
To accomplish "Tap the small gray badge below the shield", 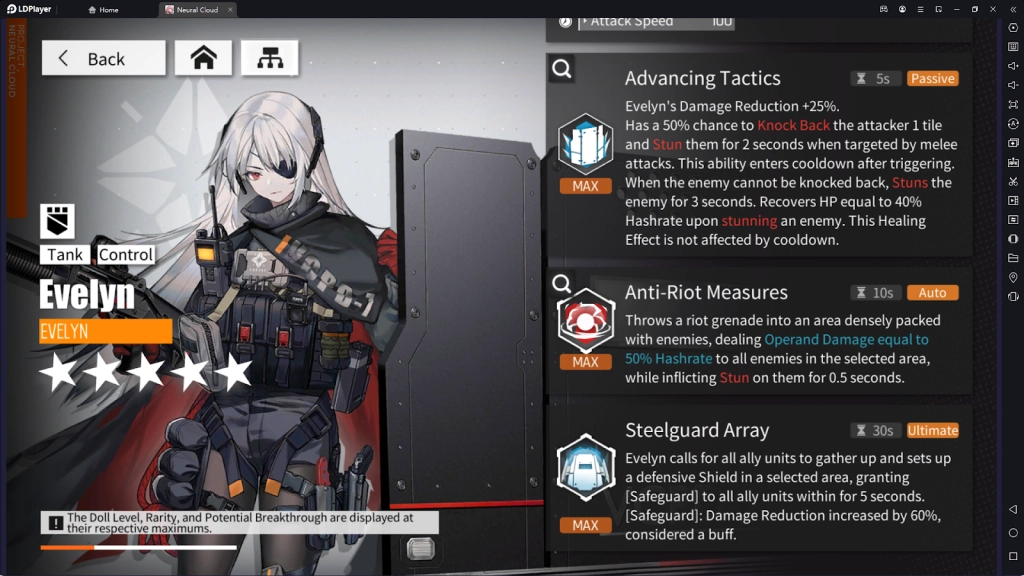I will click(421, 547).
